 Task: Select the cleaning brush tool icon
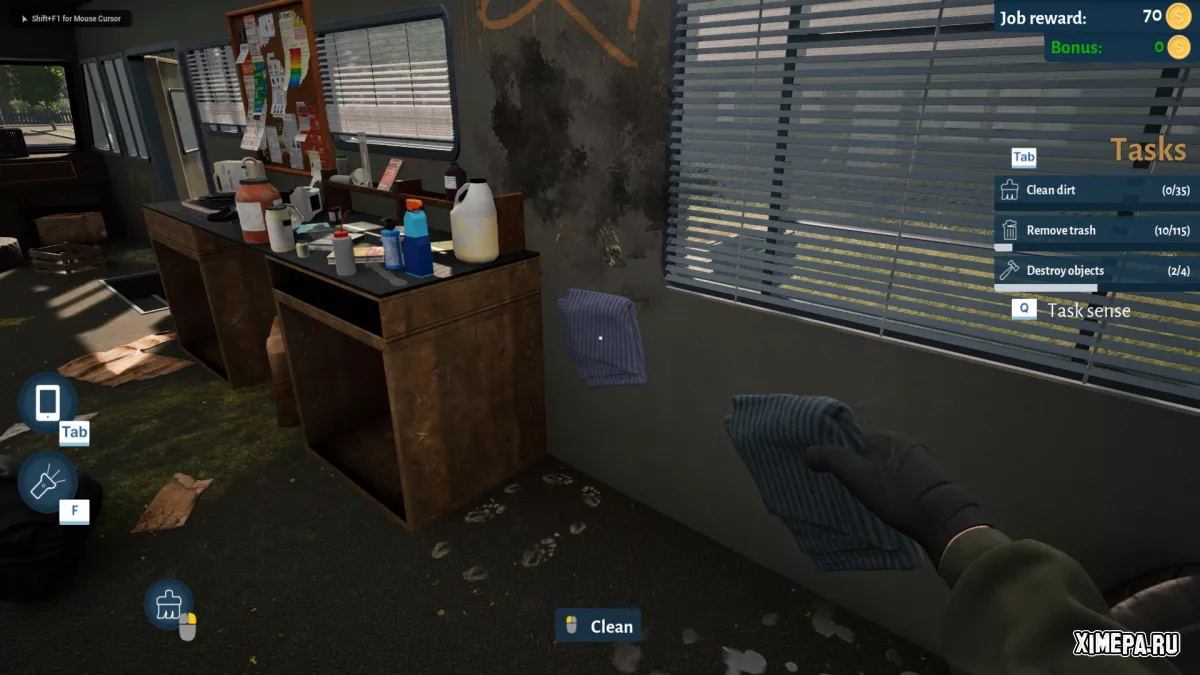tap(168, 603)
